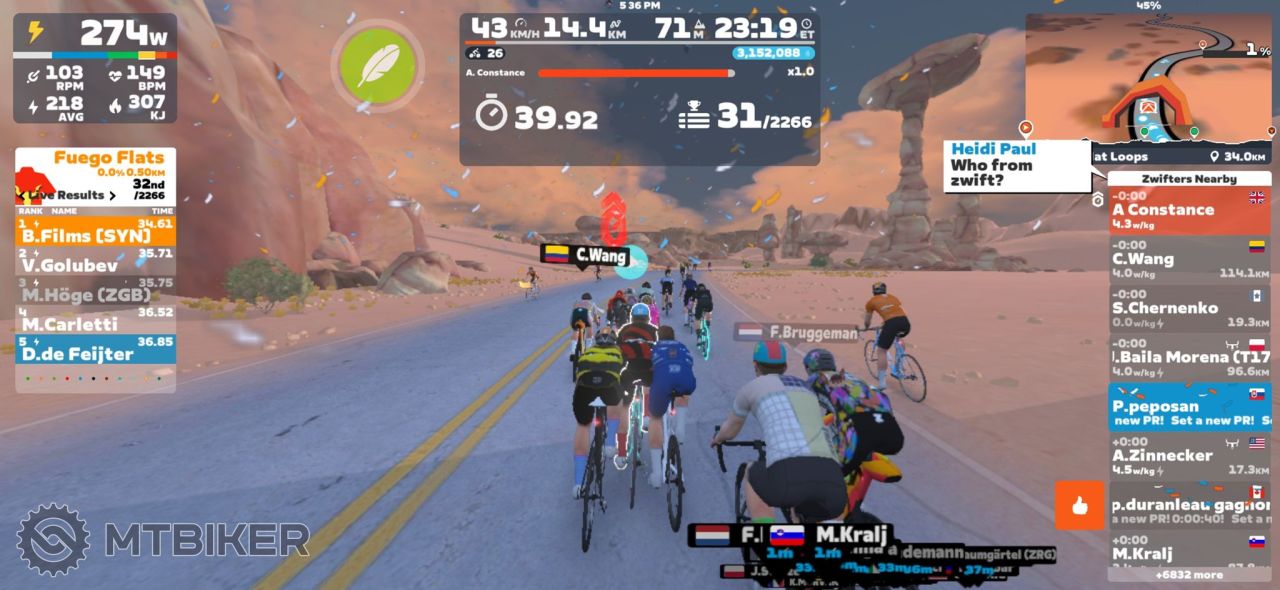Select C.Wang in Zwifters Nearby list
The height and width of the screenshot is (590, 1280).
(x=1189, y=259)
